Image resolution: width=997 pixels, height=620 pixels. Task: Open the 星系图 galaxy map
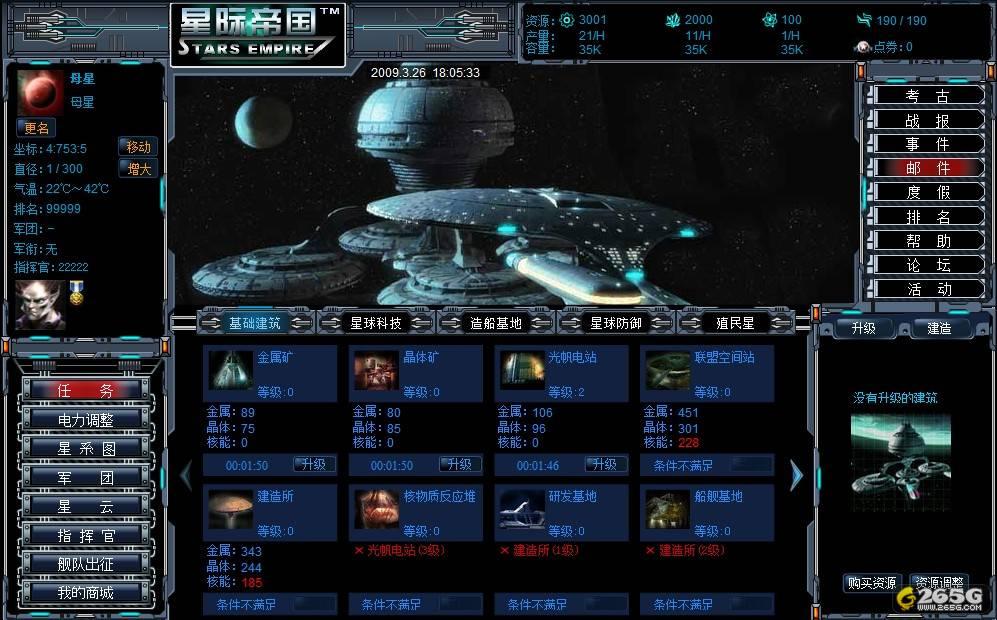85,448
